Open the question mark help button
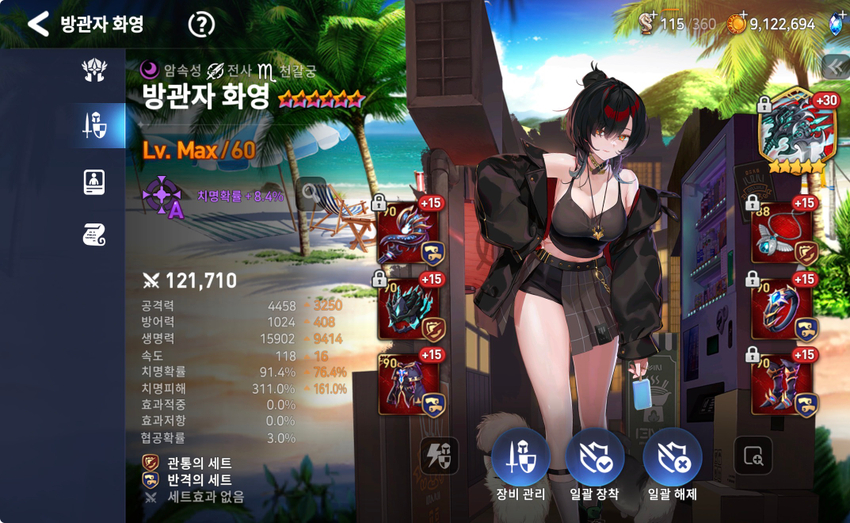This screenshot has height=523, width=850. pyautogui.click(x=202, y=24)
